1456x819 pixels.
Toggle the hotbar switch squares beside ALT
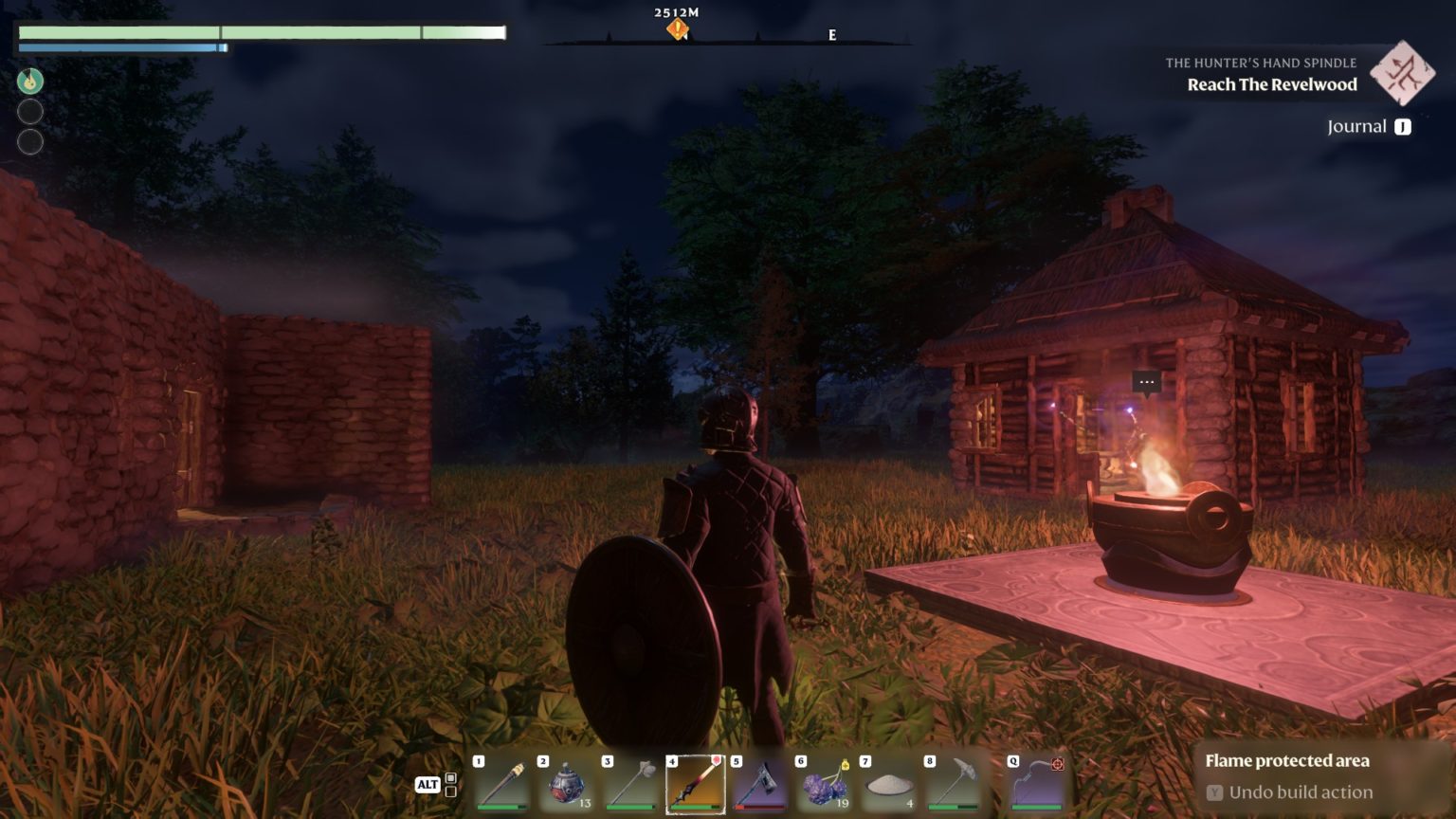(x=450, y=785)
